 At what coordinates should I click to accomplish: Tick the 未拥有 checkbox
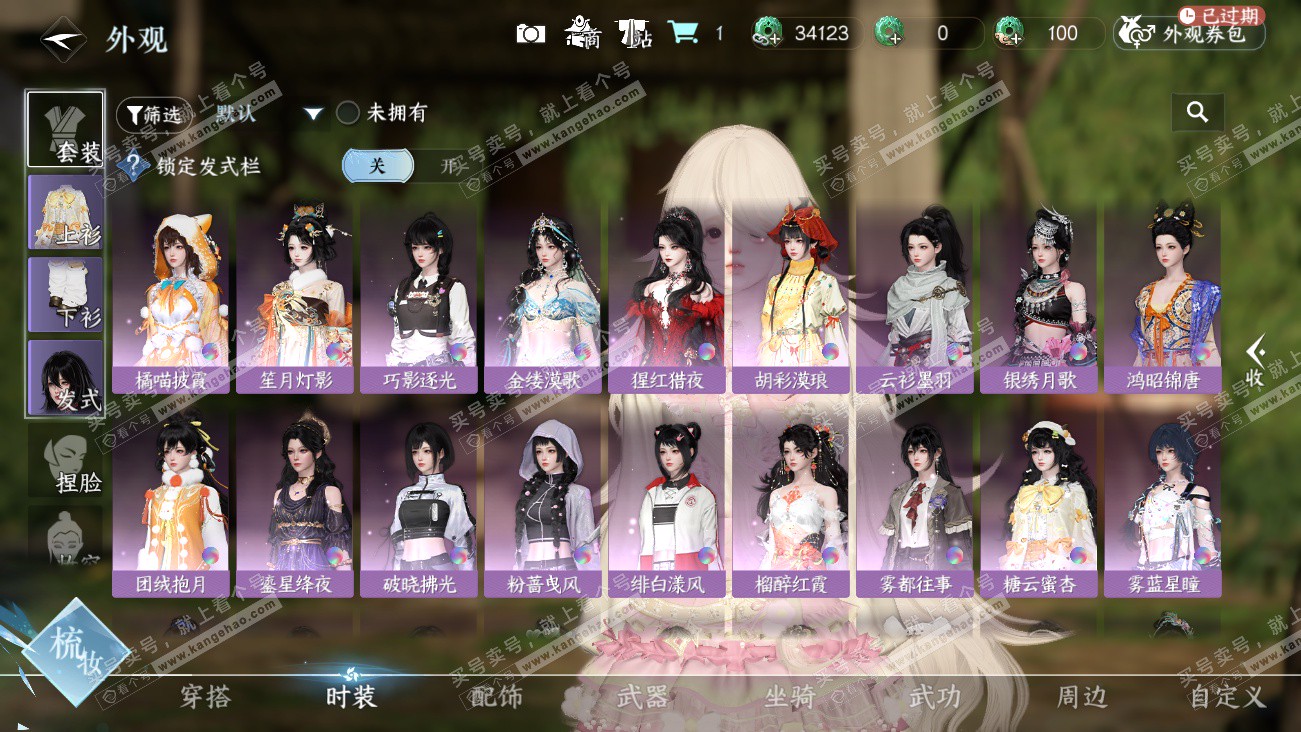click(x=348, y=113)
